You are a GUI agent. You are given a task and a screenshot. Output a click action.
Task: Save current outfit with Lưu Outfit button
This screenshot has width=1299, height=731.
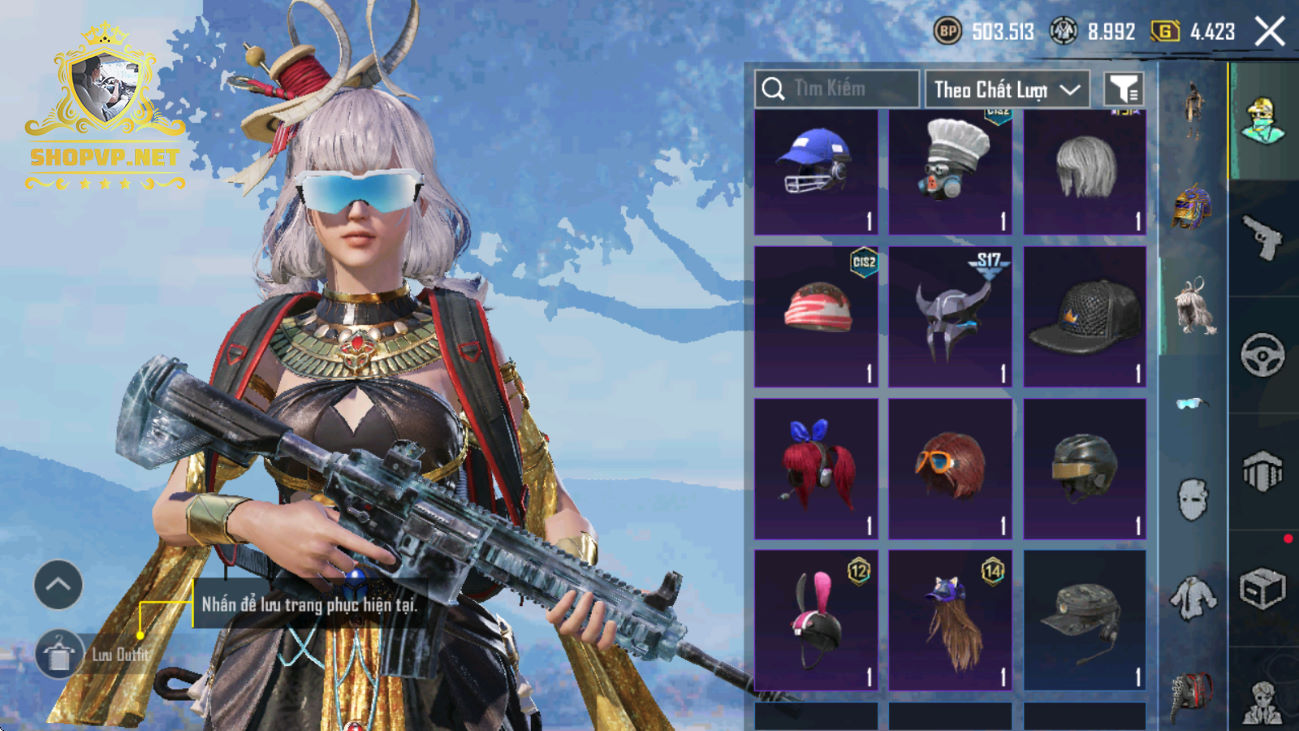59,655
